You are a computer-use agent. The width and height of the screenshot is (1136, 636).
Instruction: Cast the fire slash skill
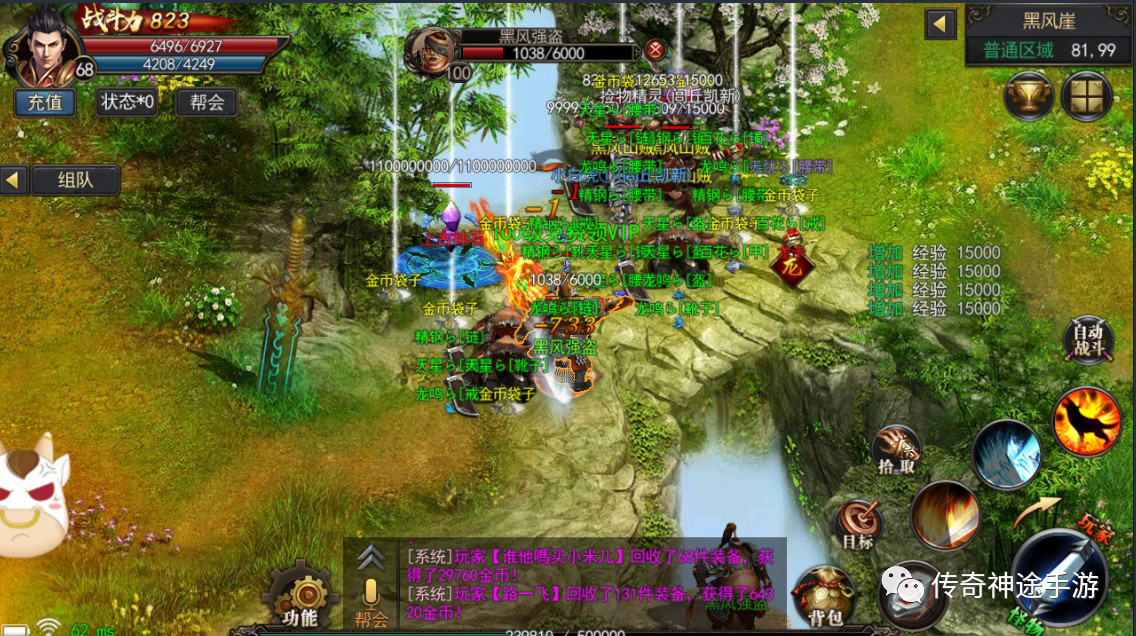point(944,516)
